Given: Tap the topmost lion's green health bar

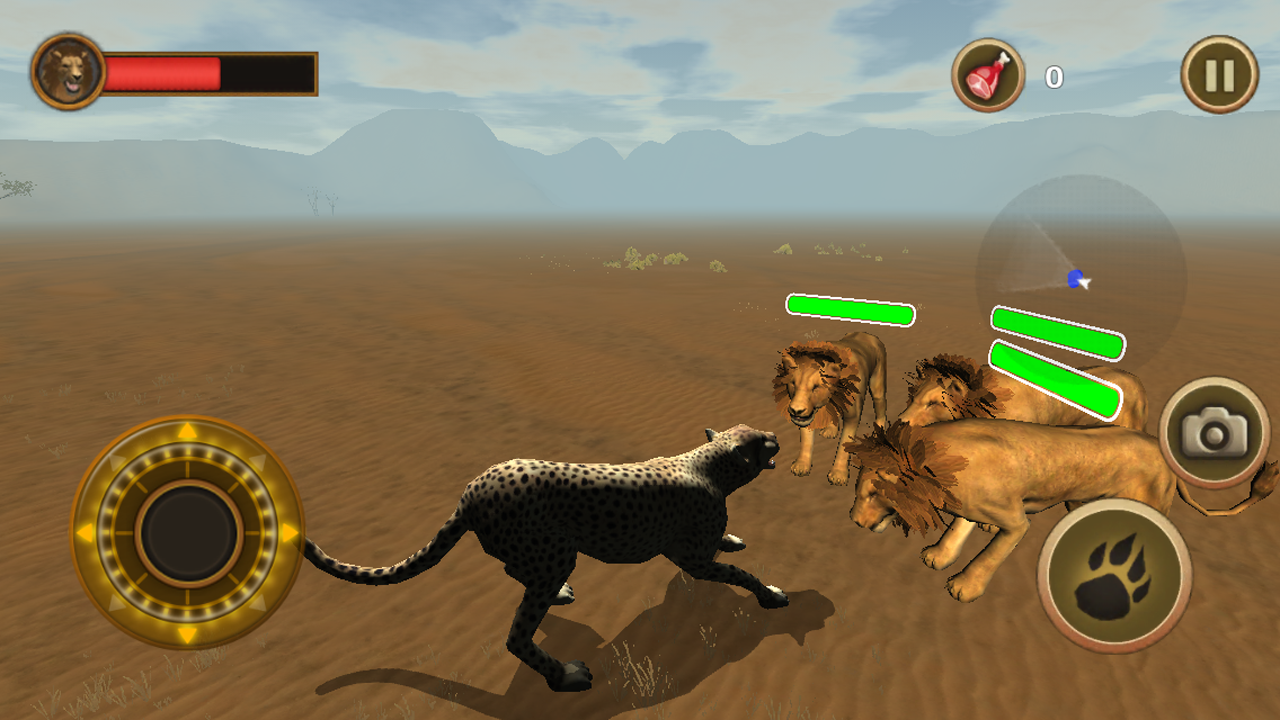Looking at the screenshot, I should coord(850,310).
